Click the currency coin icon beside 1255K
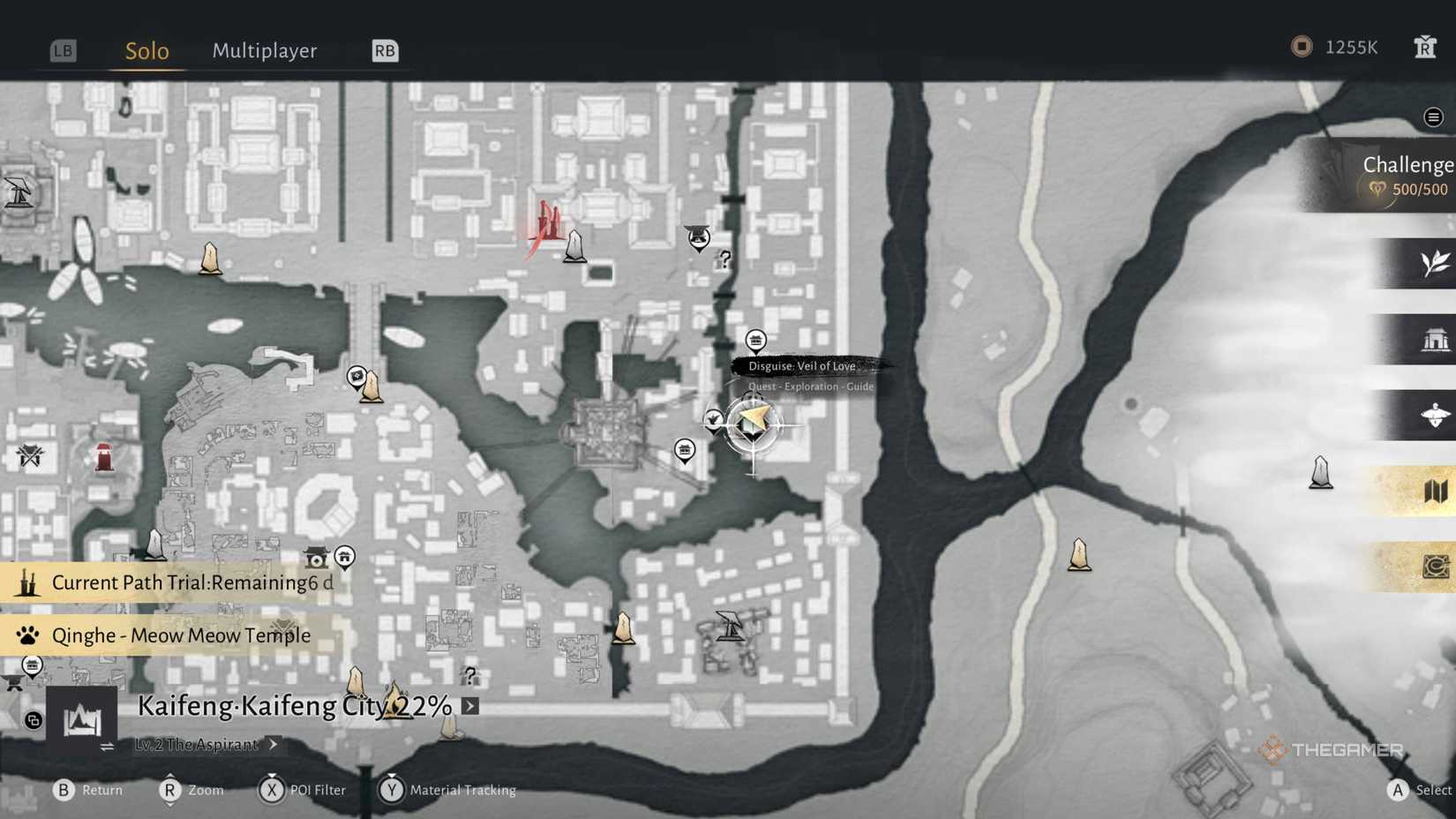 coord(1300,47)
